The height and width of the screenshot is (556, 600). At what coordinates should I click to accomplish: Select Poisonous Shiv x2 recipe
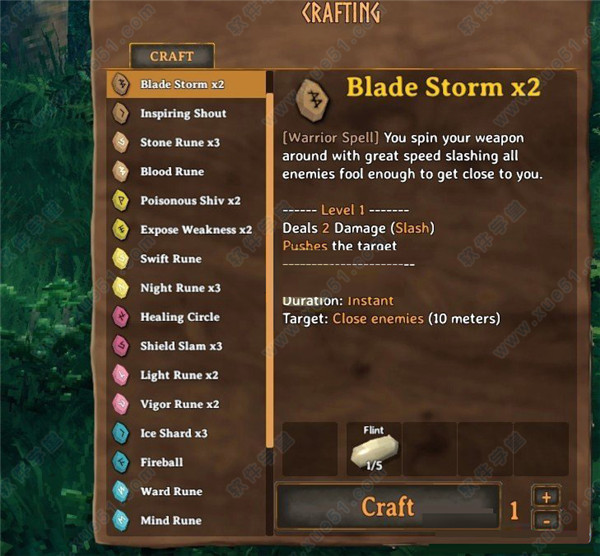pyautogui.click(x=190, y=201)
